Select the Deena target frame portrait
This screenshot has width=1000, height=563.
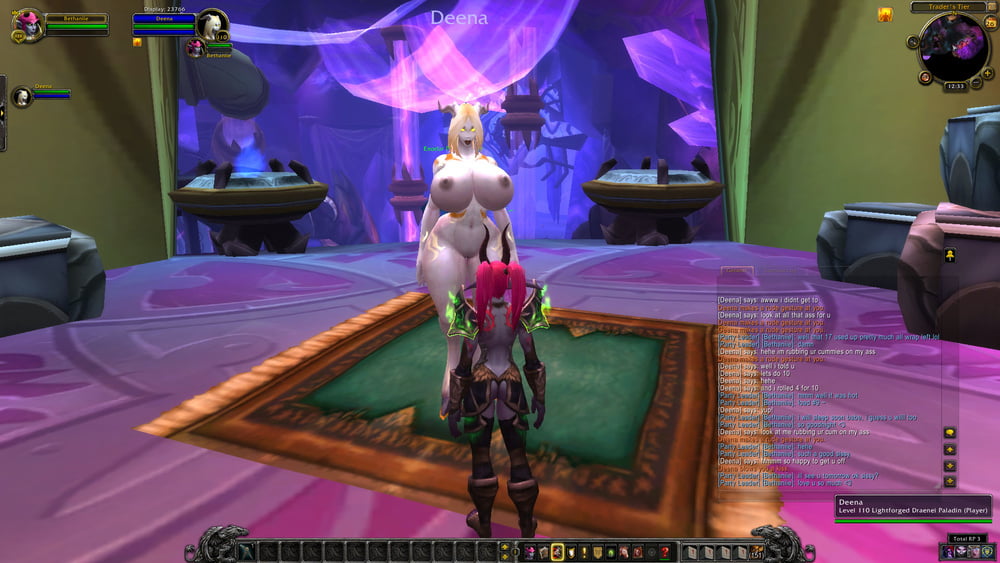click(x=211, y=24)
